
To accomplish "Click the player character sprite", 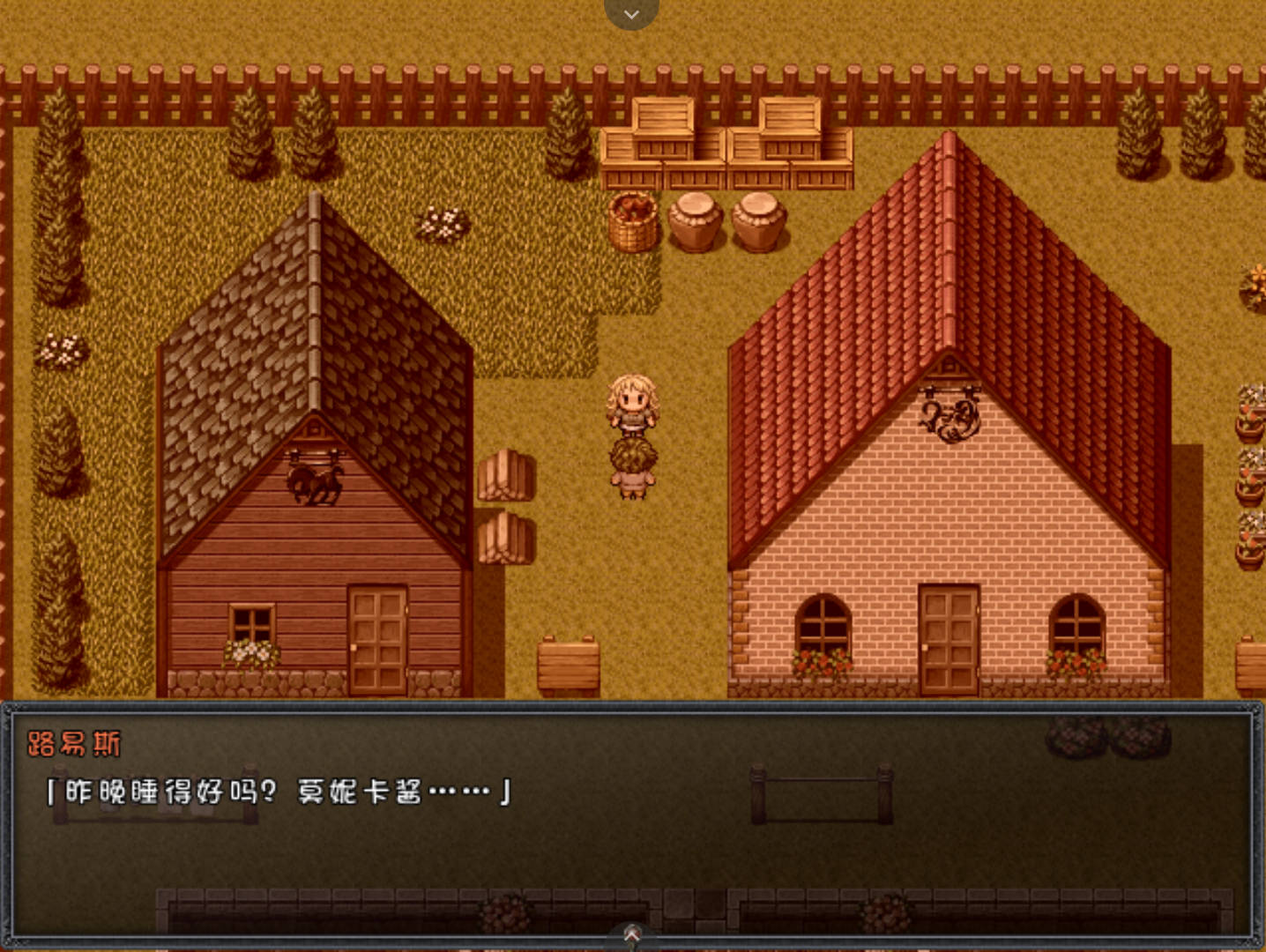I will point(633,410).
